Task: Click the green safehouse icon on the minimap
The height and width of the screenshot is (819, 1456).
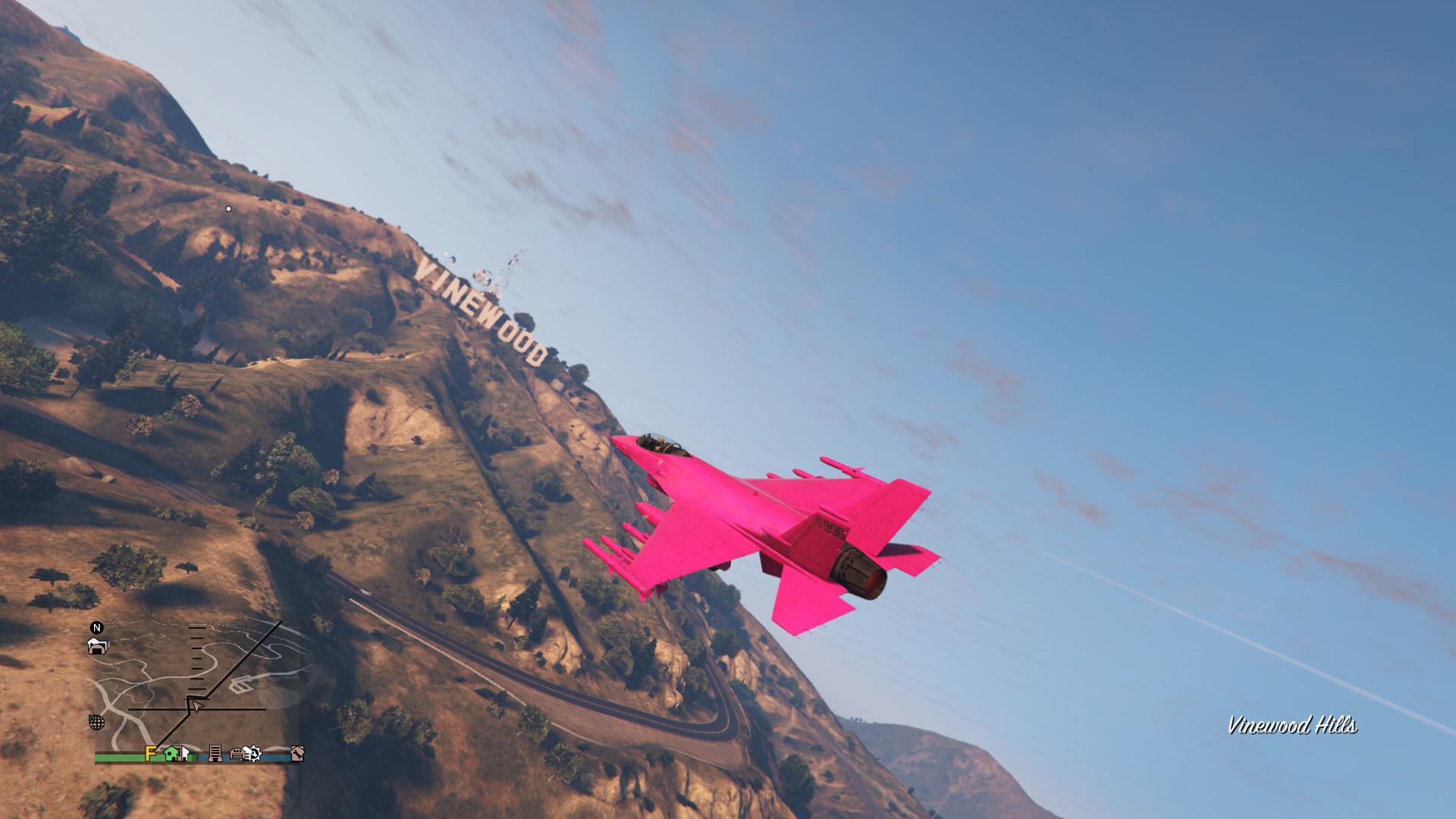Action: tap(171, 754)
